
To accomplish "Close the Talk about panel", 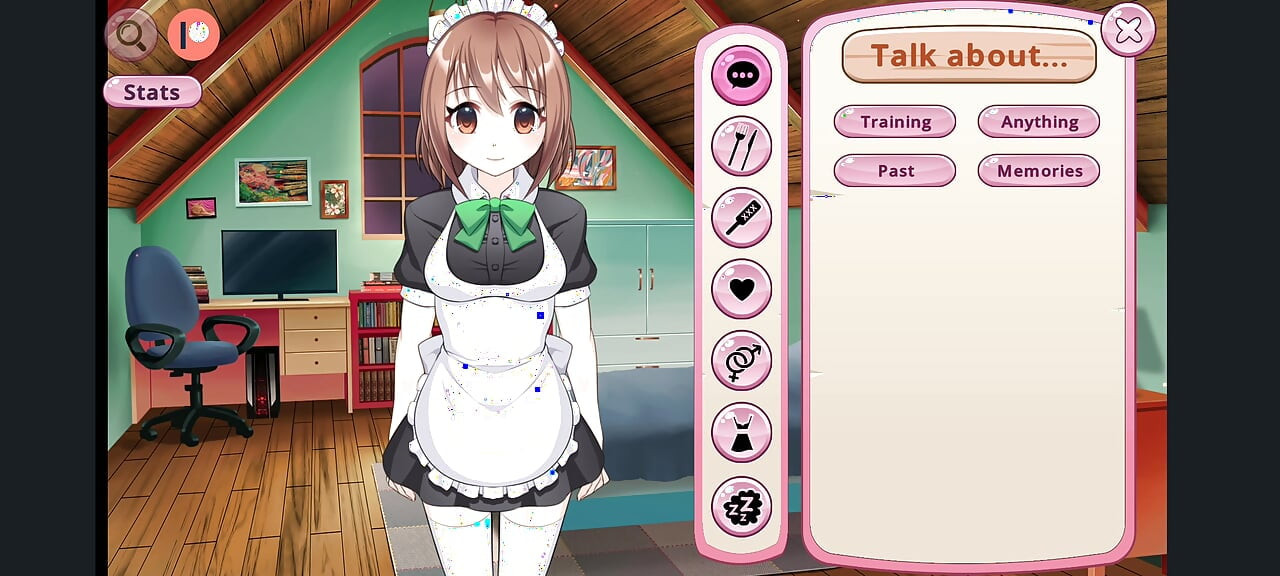I will pyautogui.click(x=1128, y=31).
